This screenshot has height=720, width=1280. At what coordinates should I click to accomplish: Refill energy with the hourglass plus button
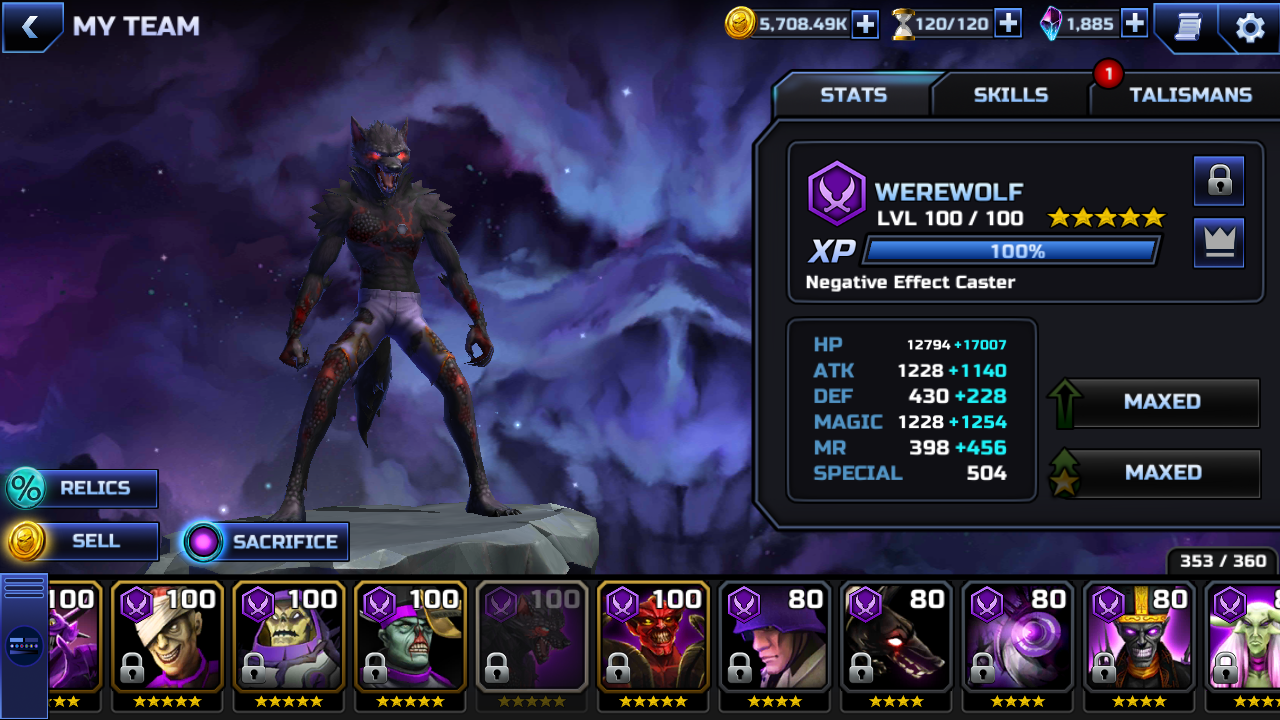tap(1008, 24)
